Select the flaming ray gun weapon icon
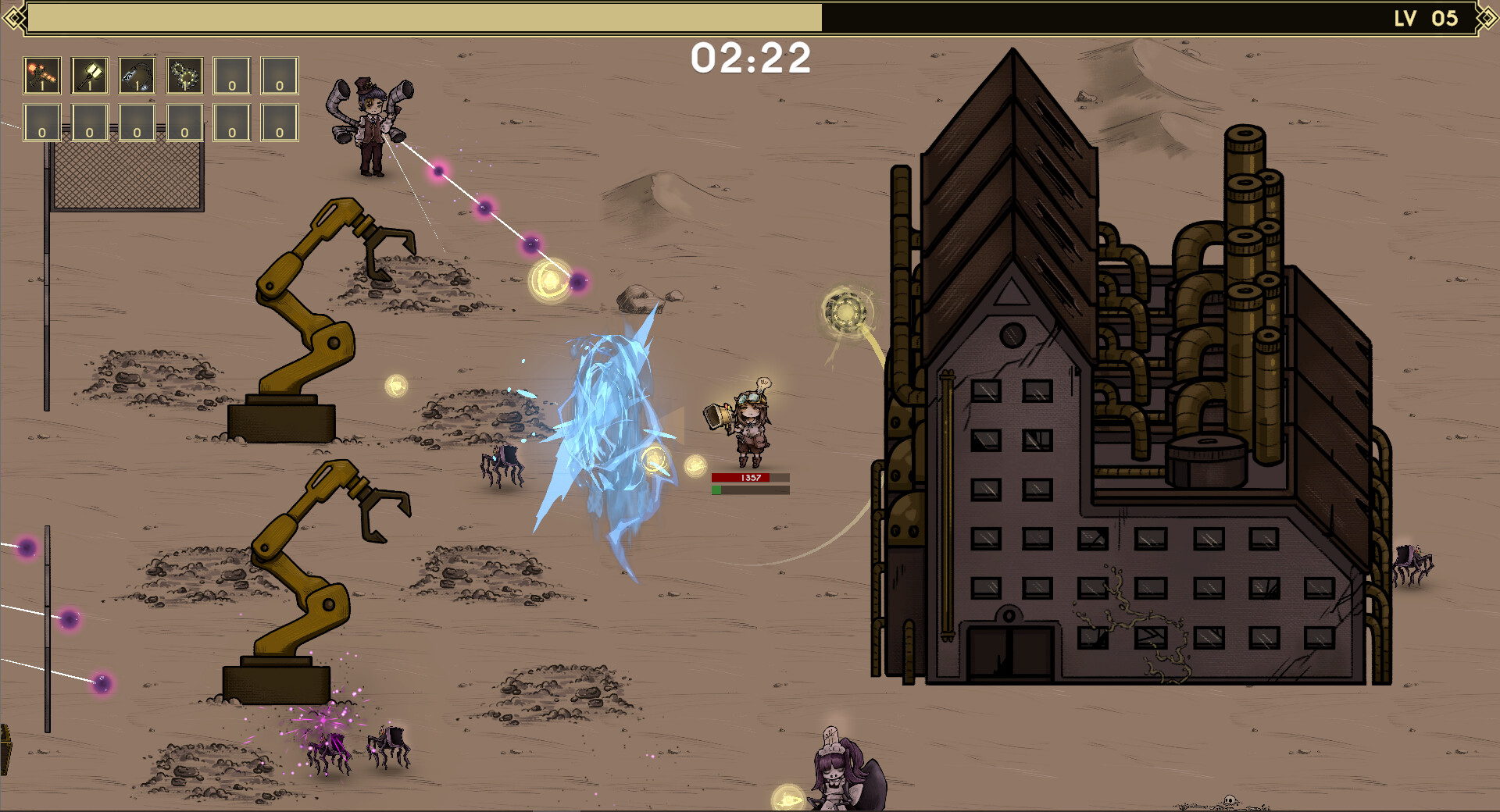Screen dimensions: 1500x812 (x=41, y=74)
